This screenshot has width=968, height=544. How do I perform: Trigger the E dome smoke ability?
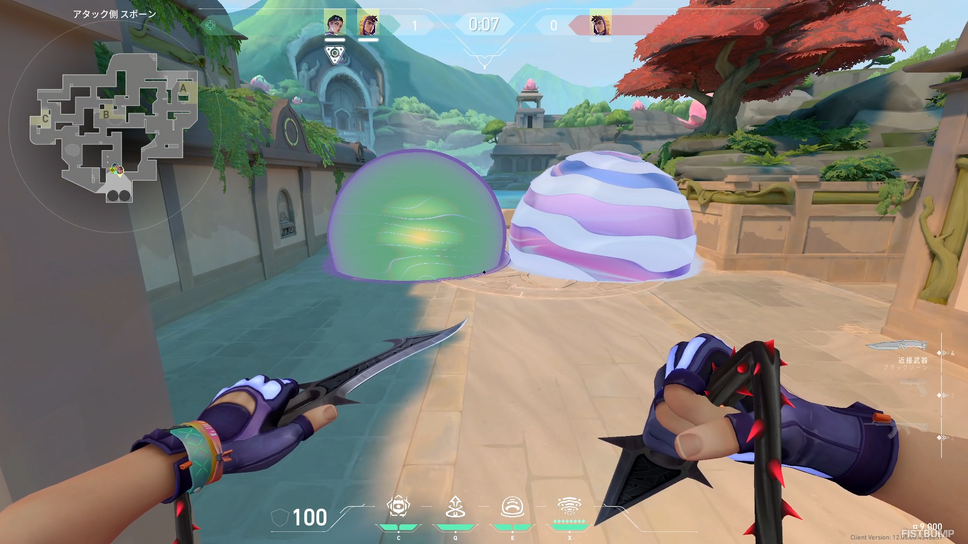(x=512, y=506)
